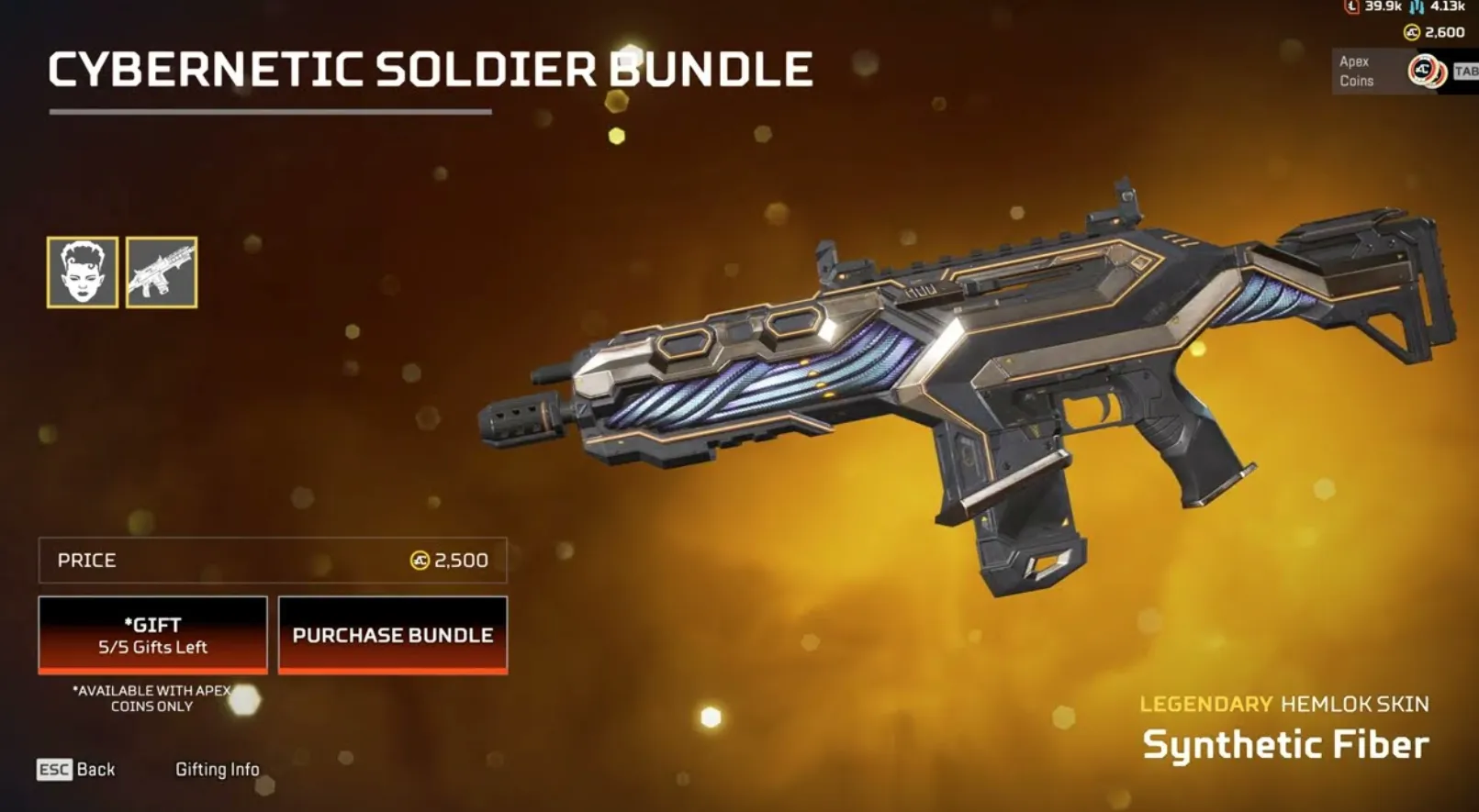The image size is (1479, 812).
Task: Click Back to leave the bundle screen
Action: [95, 769]
